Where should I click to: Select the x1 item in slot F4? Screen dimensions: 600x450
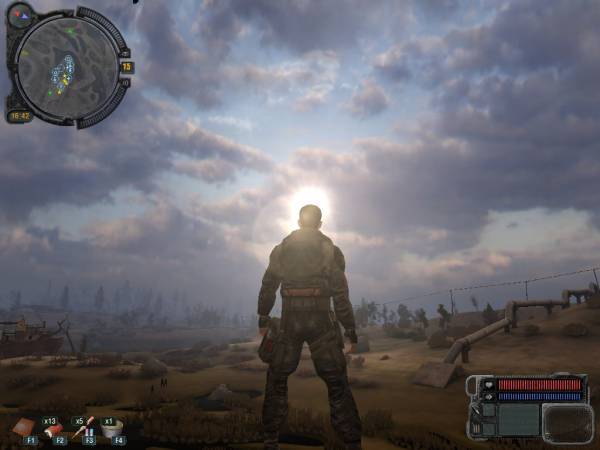click(113, 428)
